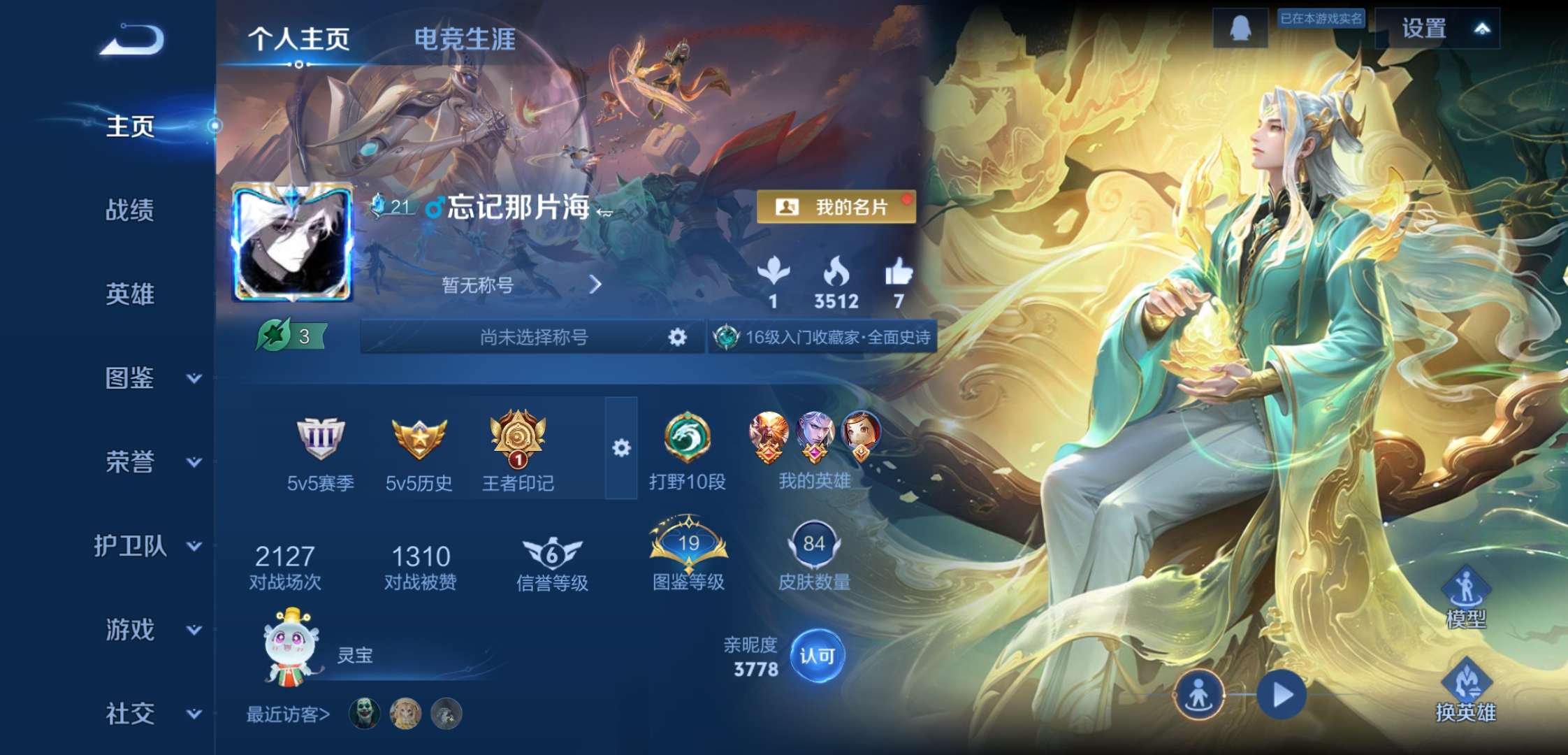Open the 图鉴等级 level 19 badge

coord(688,545)
